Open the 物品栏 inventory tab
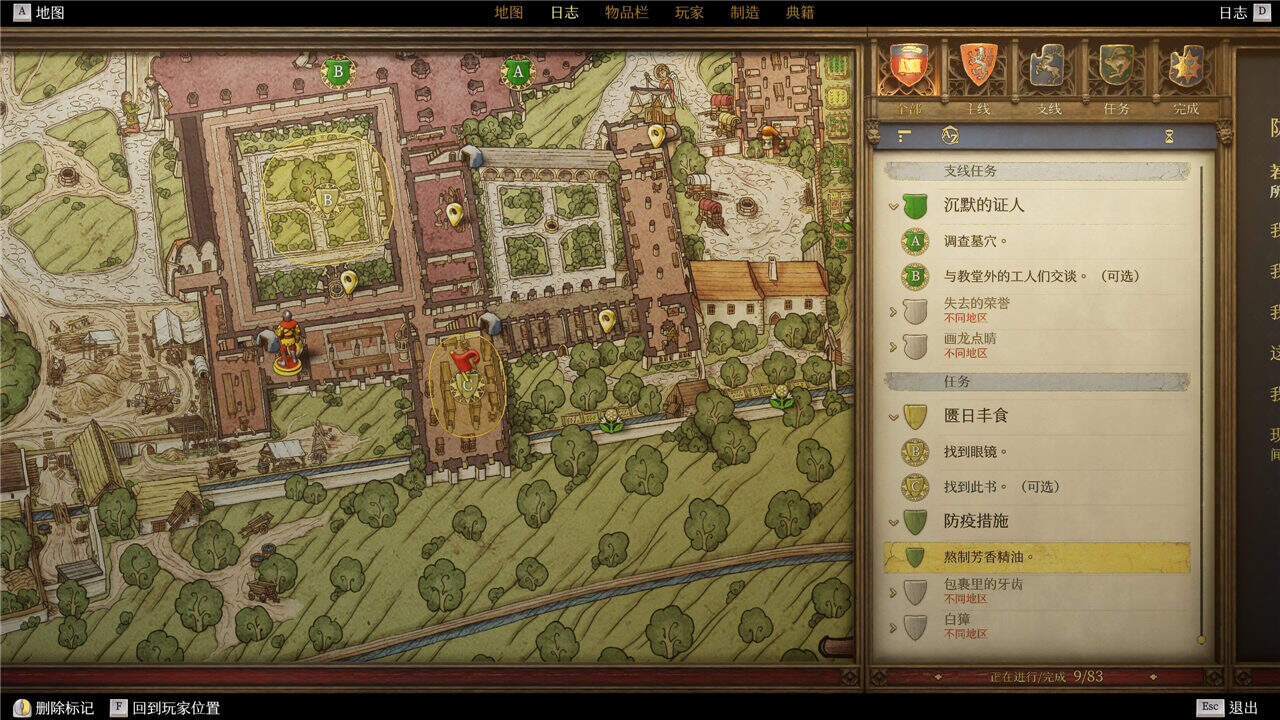Screen dimensions: 1280x720 [x=626, y=13]
